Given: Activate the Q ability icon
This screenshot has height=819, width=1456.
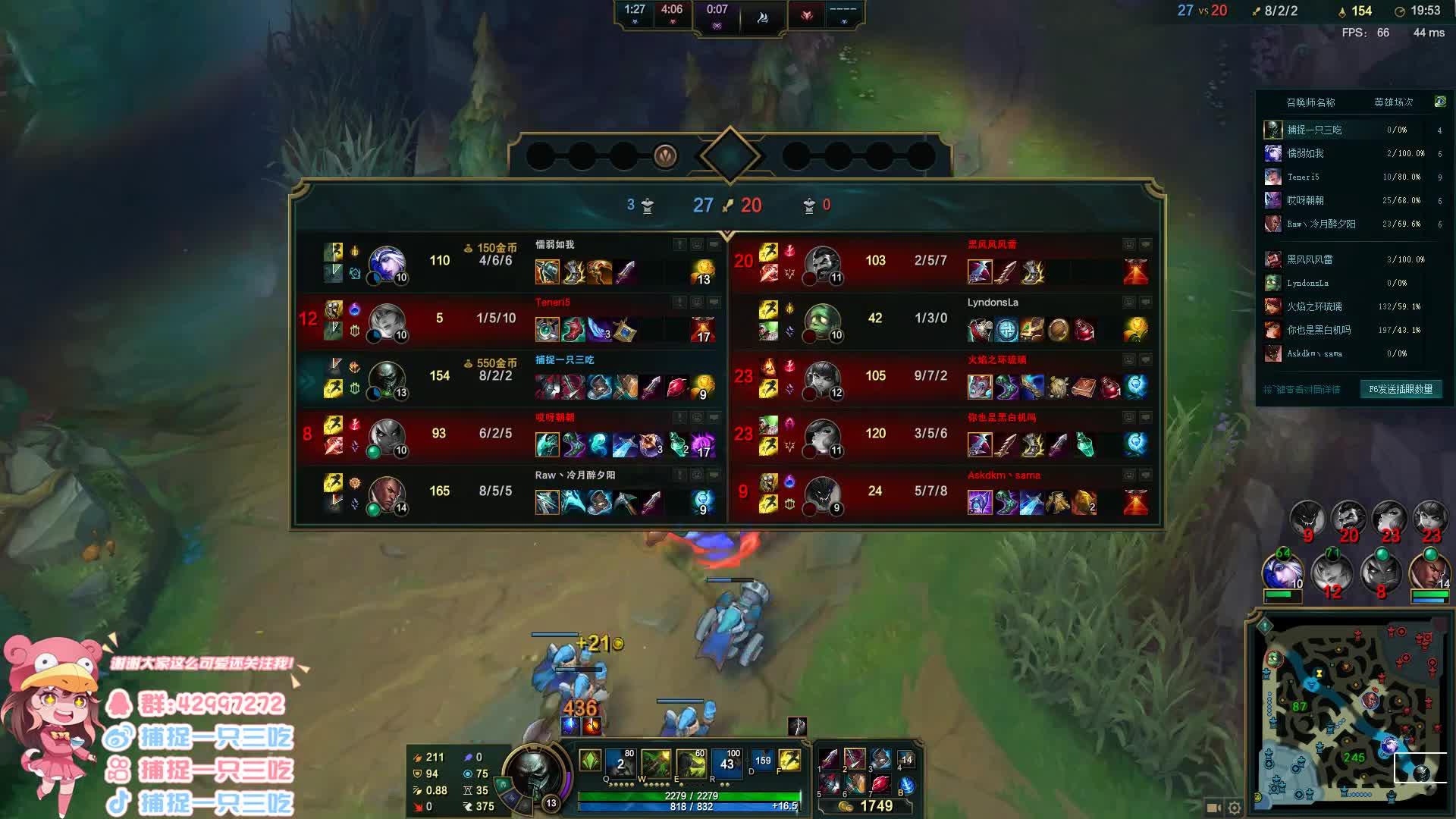Looking at the screenshot, I should coord(620,763).
